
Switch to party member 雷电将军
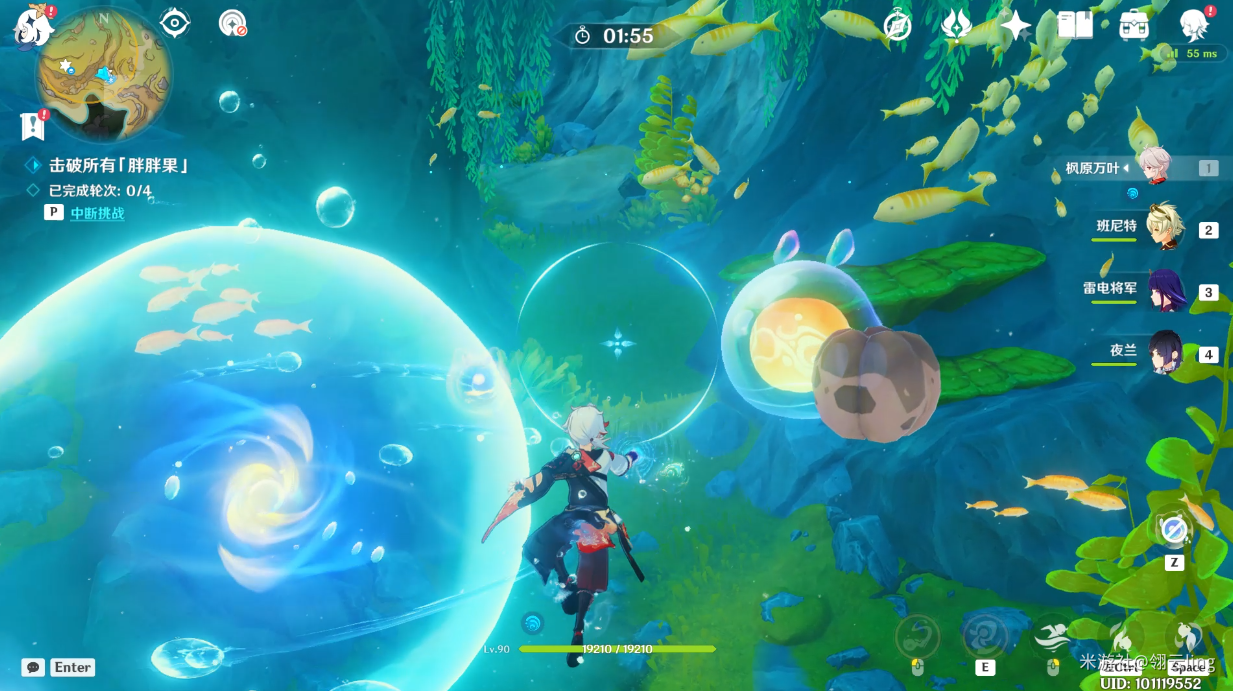point(1165,291)
